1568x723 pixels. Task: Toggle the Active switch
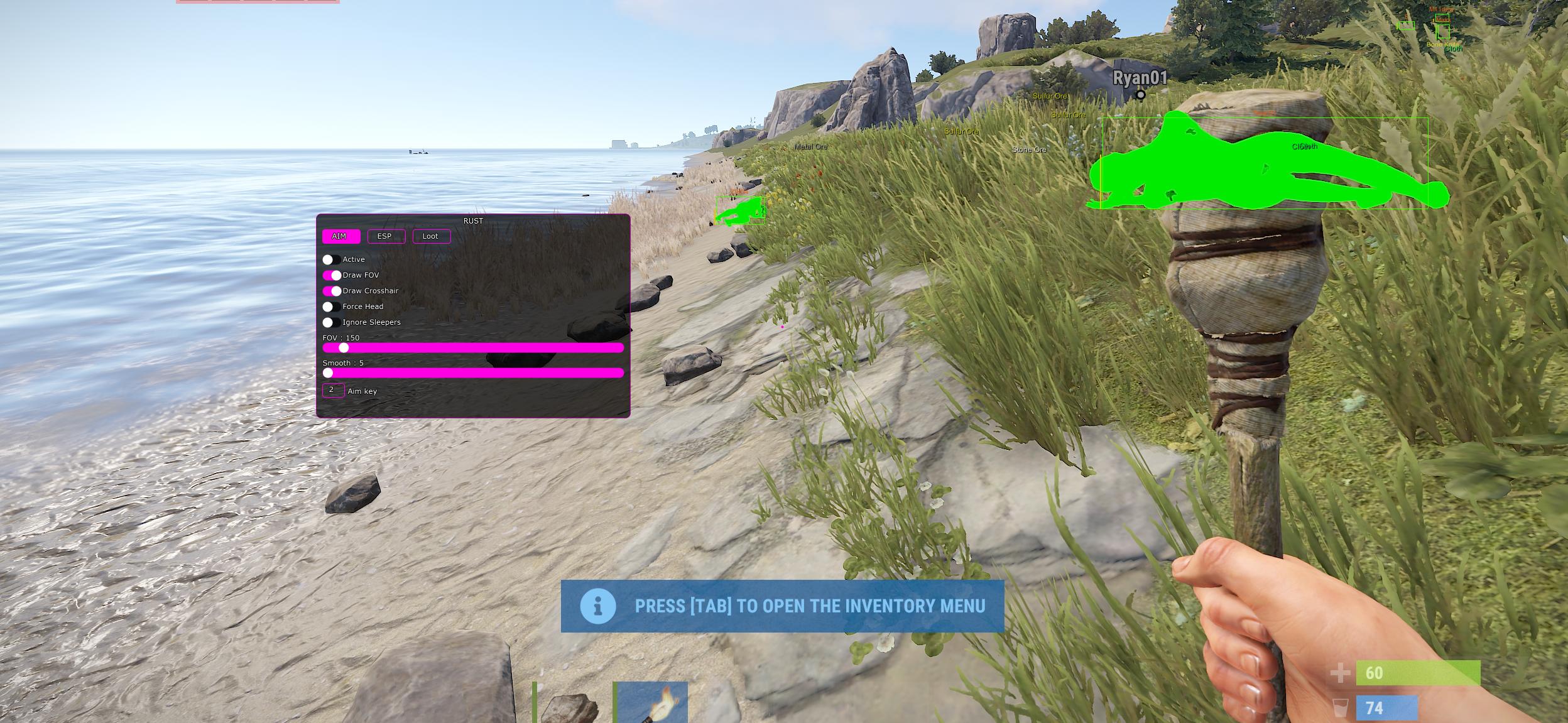[x=331, y=259]
